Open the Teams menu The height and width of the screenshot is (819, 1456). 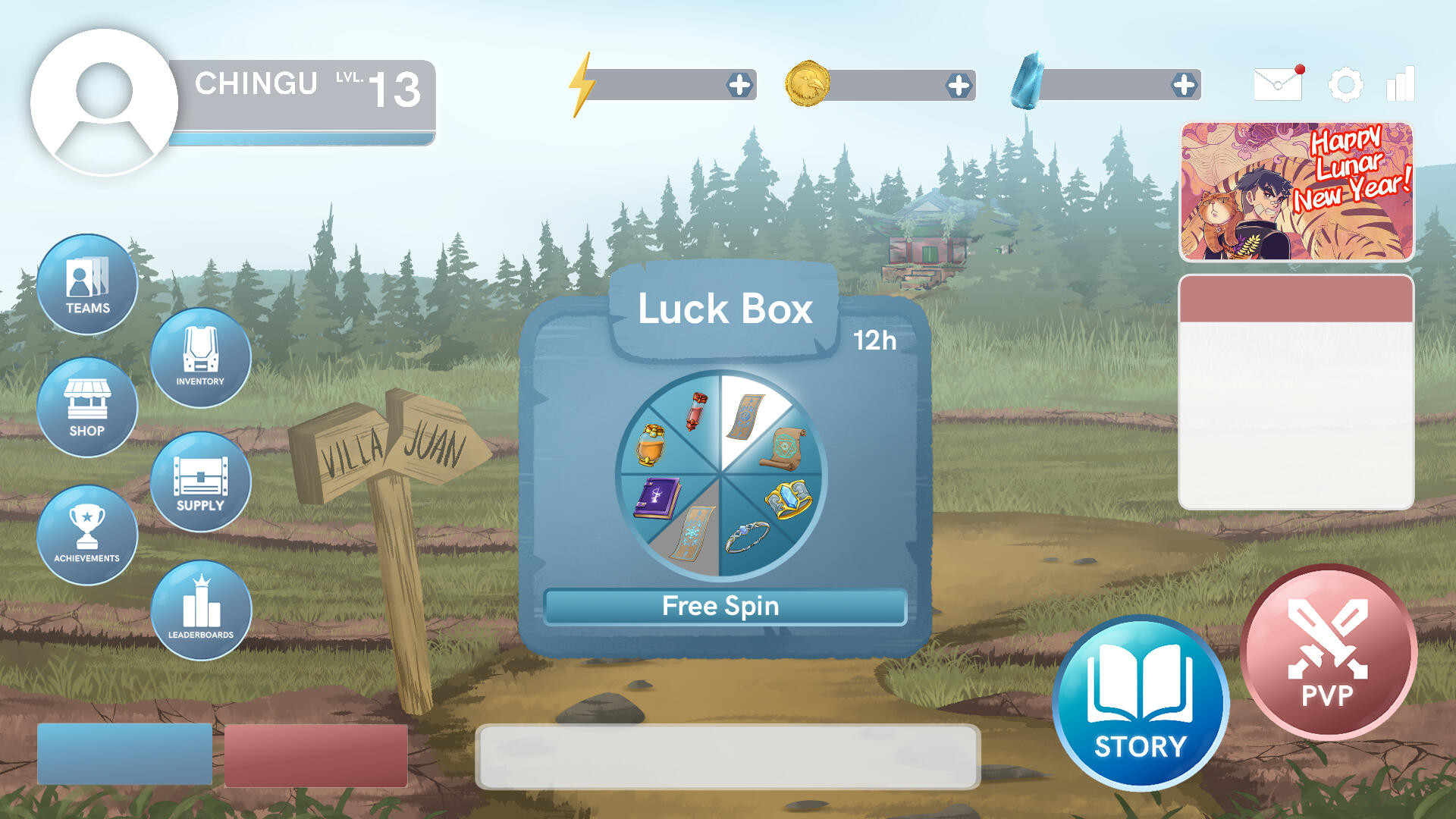[87, 284]
